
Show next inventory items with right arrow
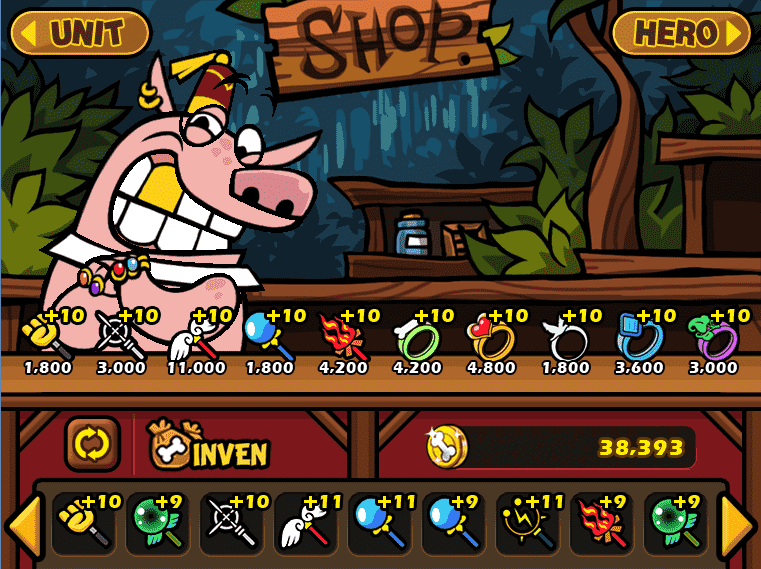coord(738,522)
